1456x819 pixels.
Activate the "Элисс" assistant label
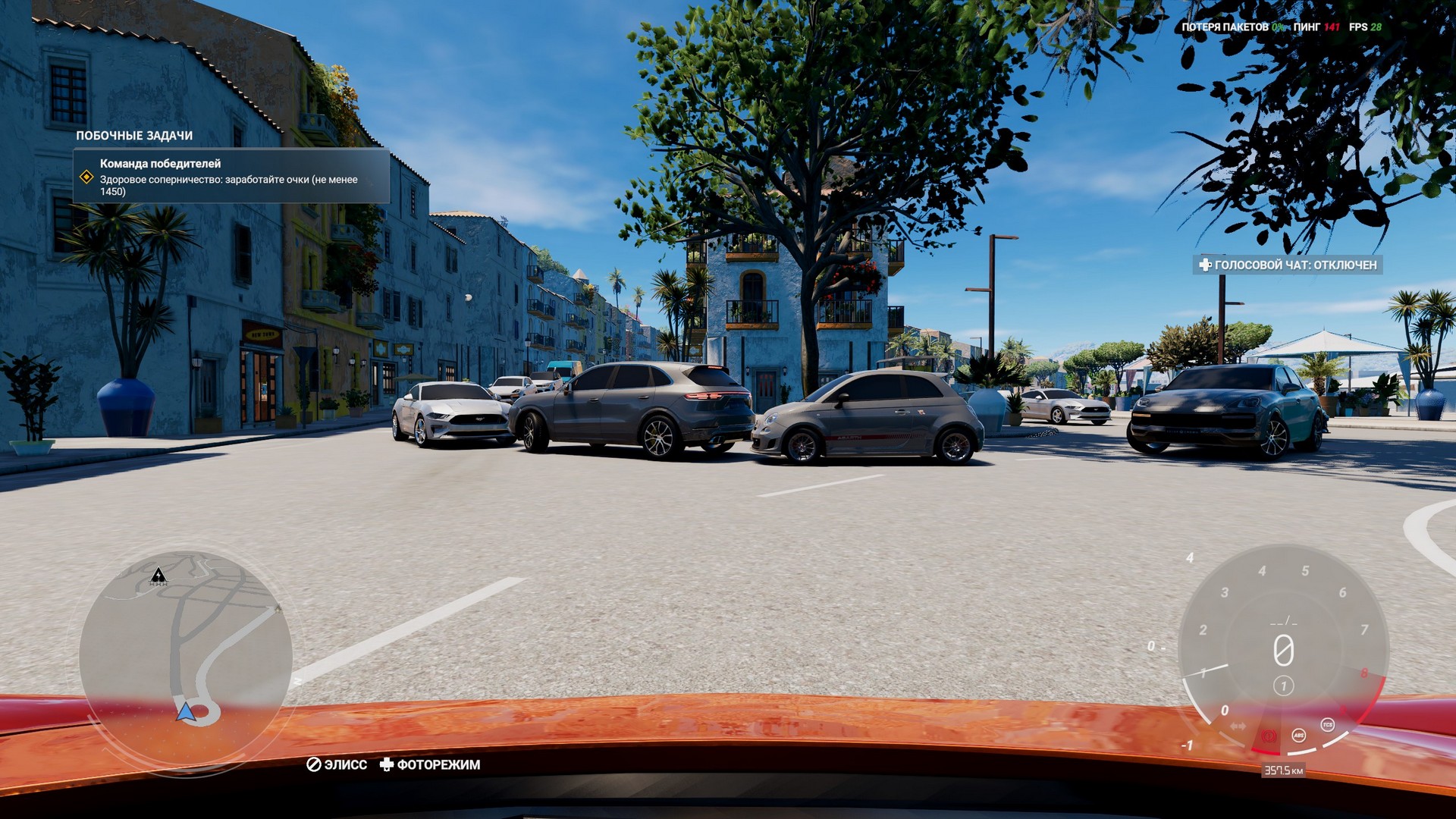click(x=337, y=764)
